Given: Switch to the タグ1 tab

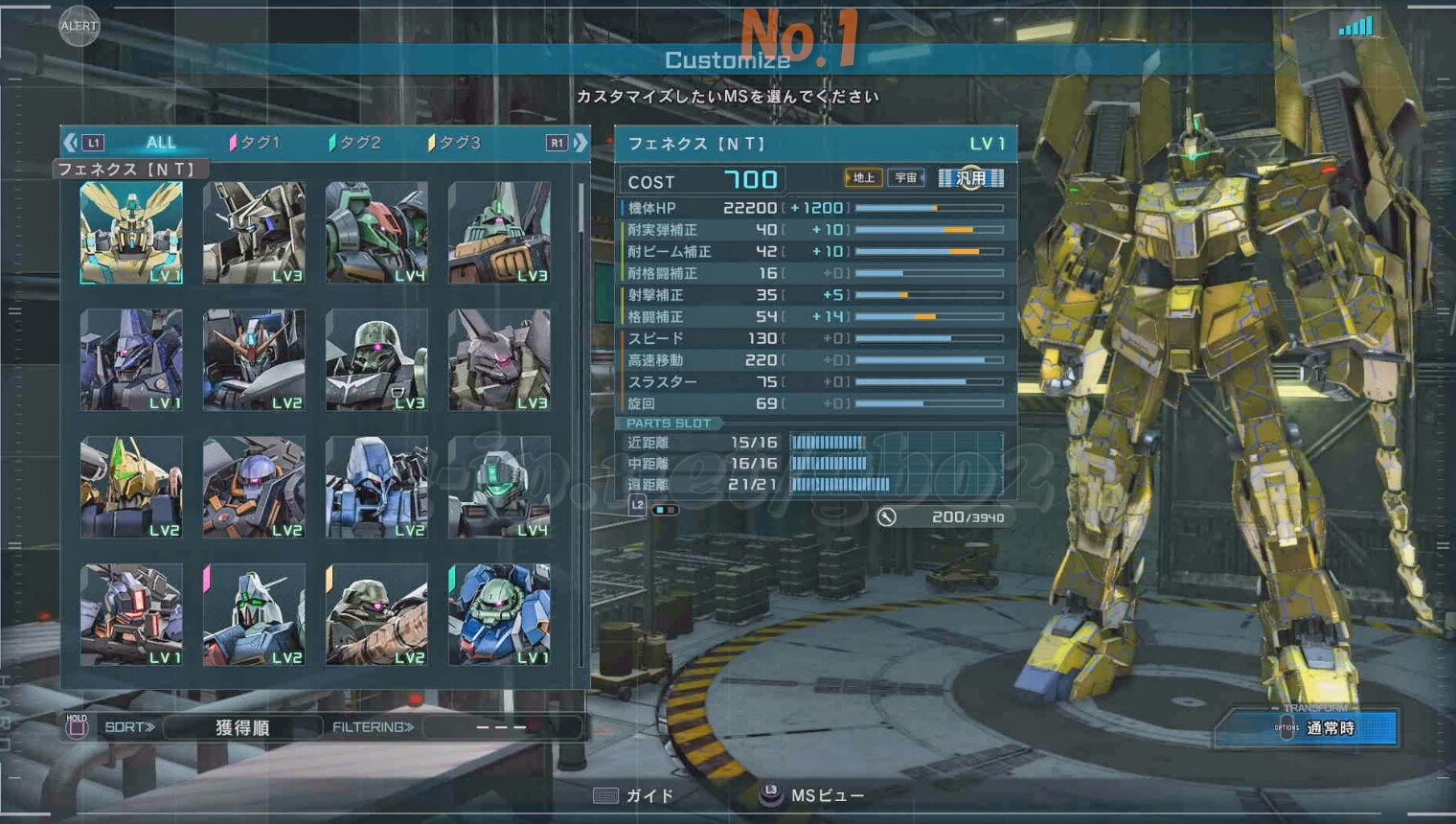Looking at the screenshot, I should pyautogui.click(x=256, y=143).
